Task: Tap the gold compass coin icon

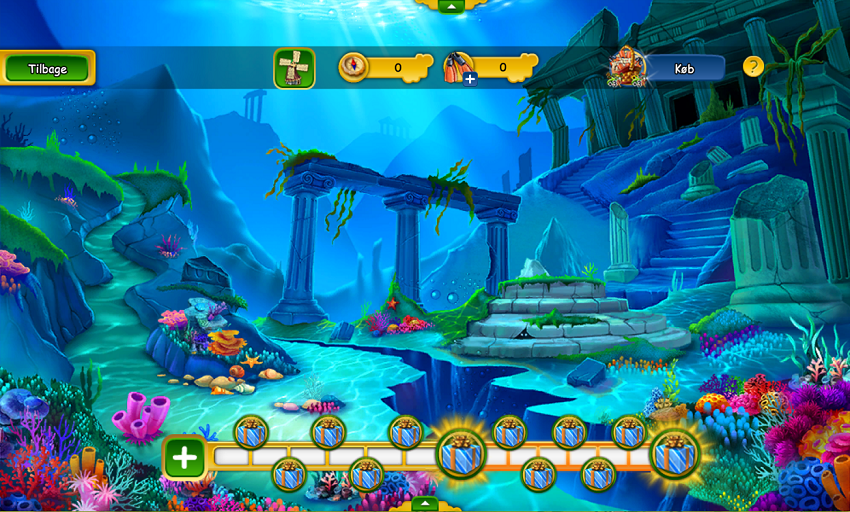Action: pyautogui.click(x=354, y=67)
